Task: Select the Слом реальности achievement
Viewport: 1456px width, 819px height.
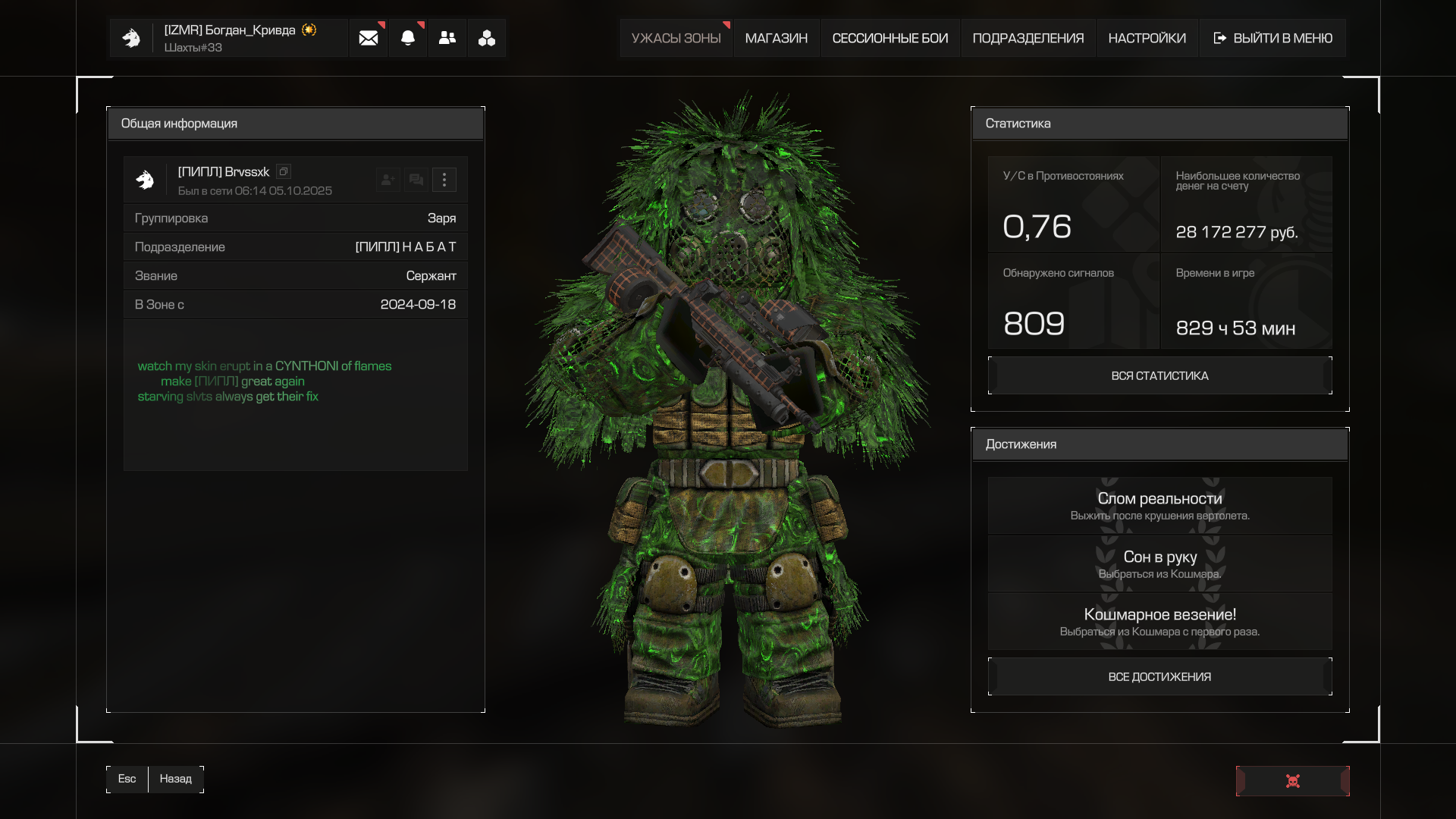Action: (1159, 505)
